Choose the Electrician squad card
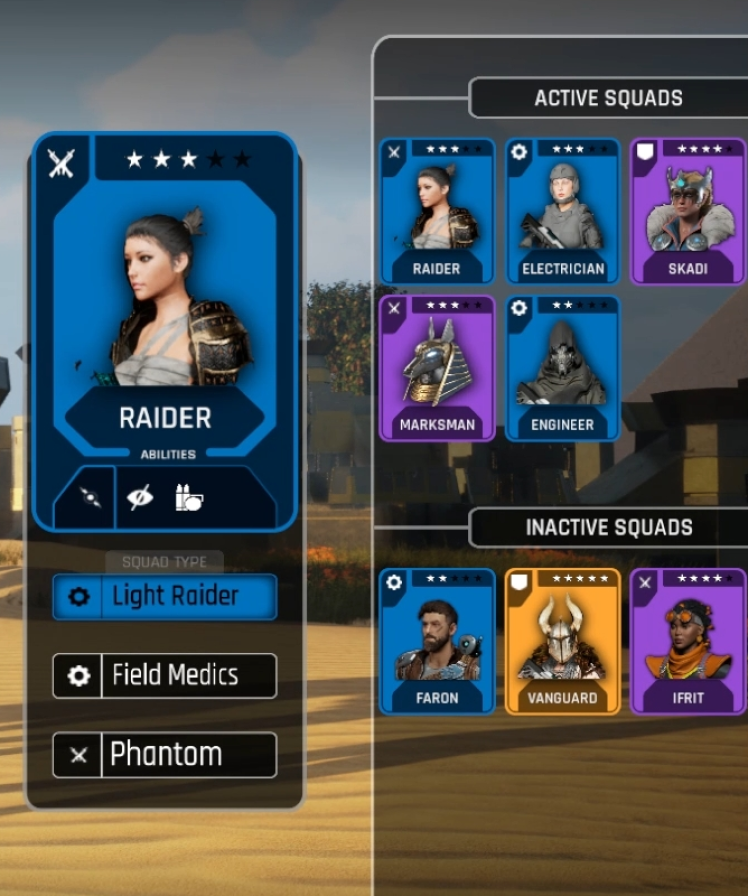748x896 pixels. coord(563,211)
